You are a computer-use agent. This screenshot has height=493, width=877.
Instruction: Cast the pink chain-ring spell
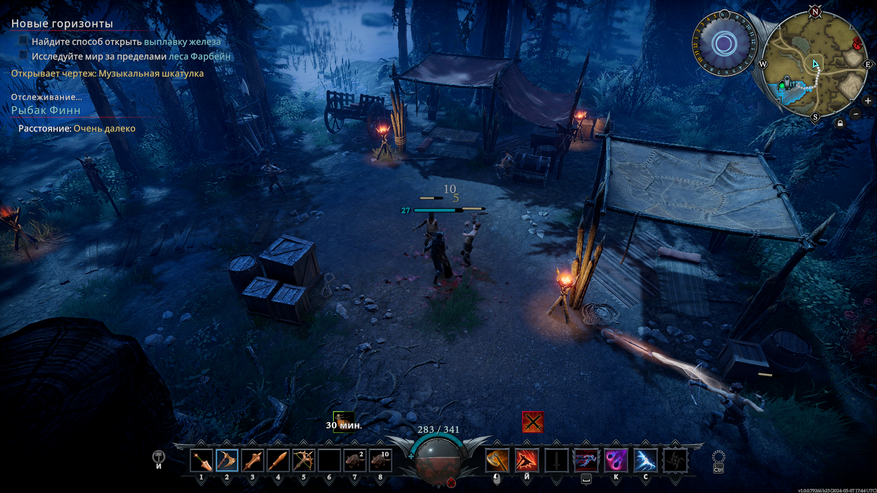616,460
